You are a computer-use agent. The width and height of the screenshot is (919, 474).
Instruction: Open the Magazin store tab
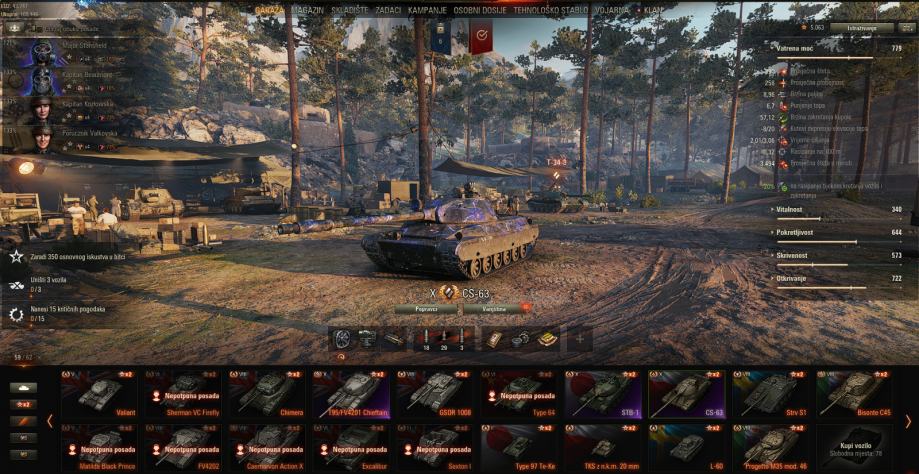pyautogui.click(x=307, y=9)
